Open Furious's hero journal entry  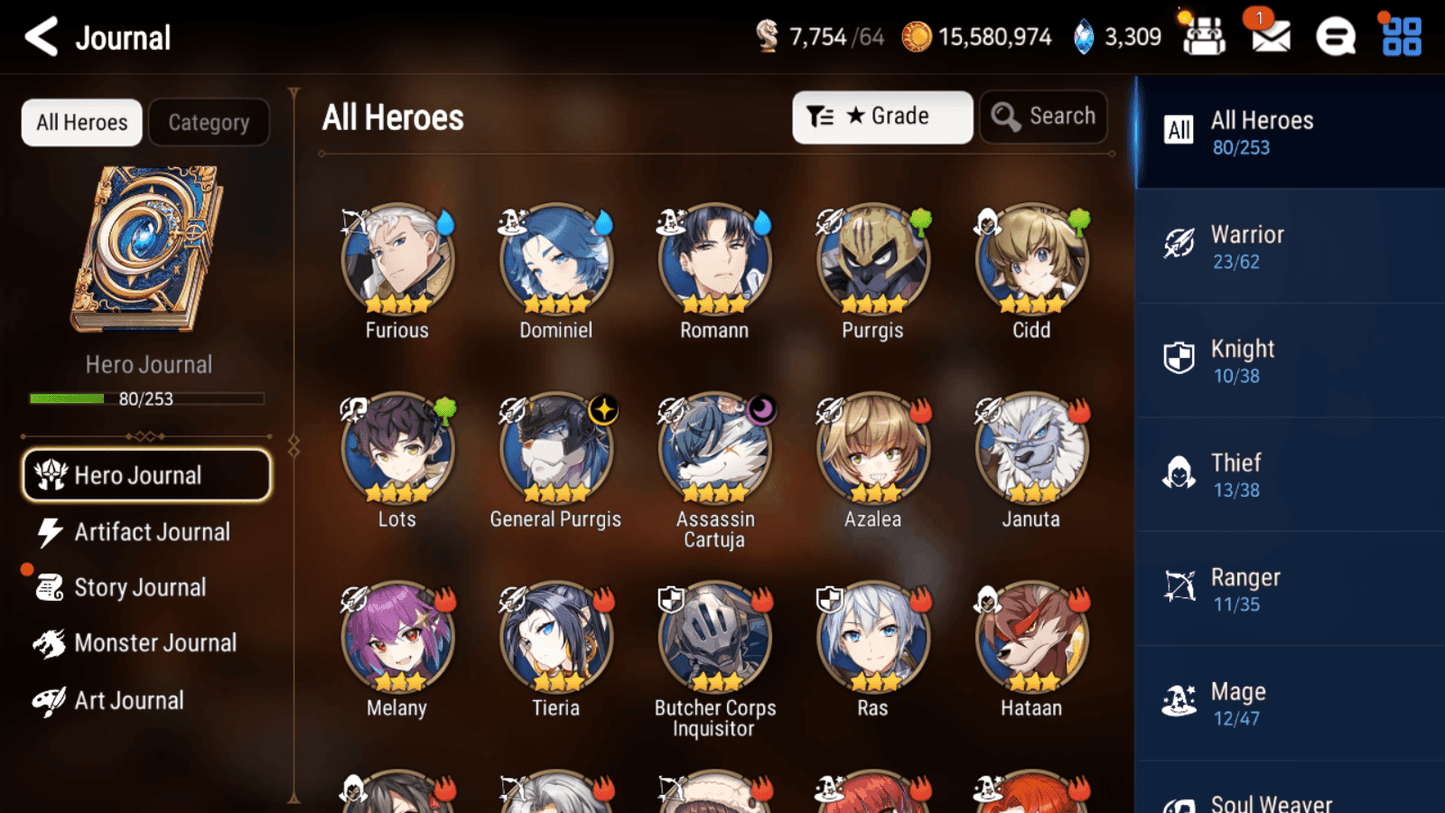click(397, 257)
